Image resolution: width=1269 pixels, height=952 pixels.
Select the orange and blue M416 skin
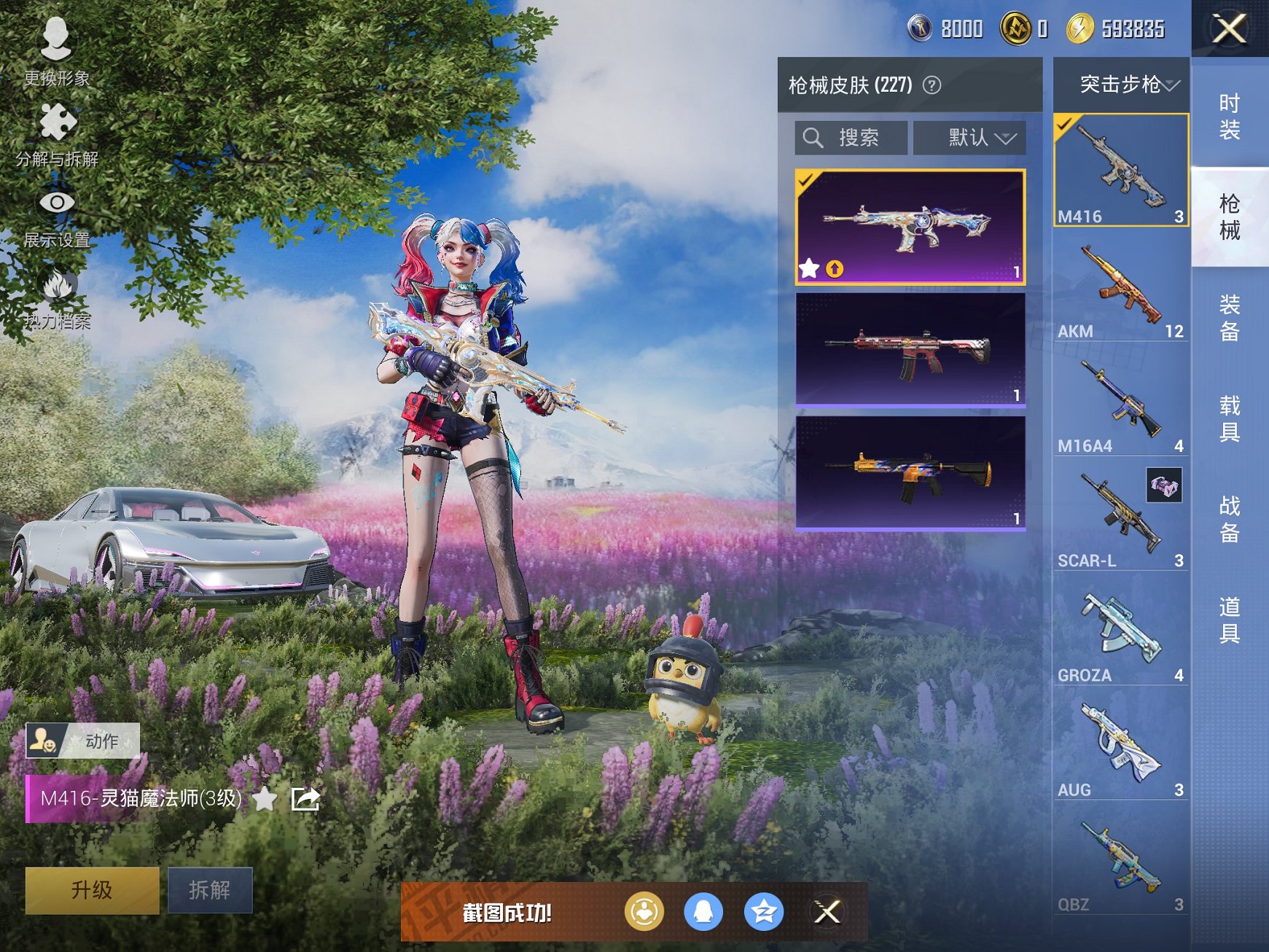pyautogui.click(x=910, y=472)
